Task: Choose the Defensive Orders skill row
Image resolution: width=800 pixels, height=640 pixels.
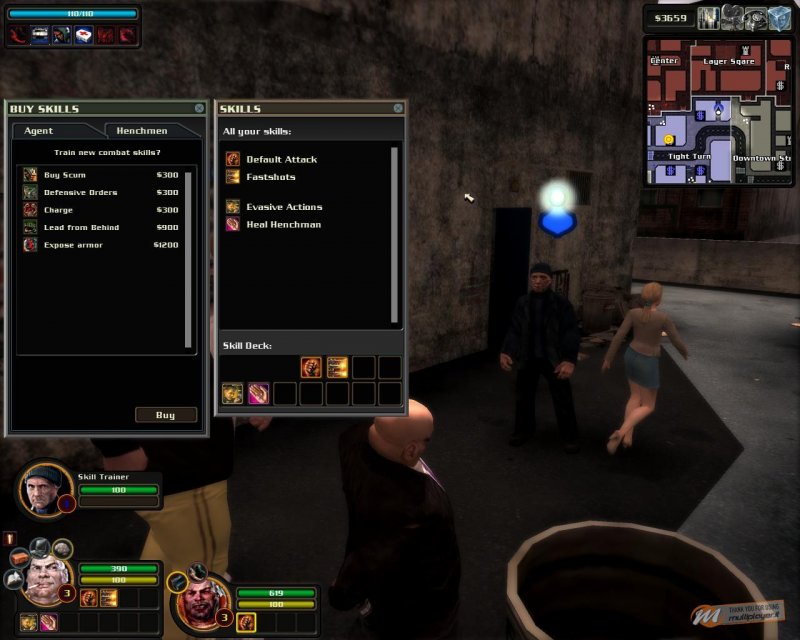Action: (80, 192)
